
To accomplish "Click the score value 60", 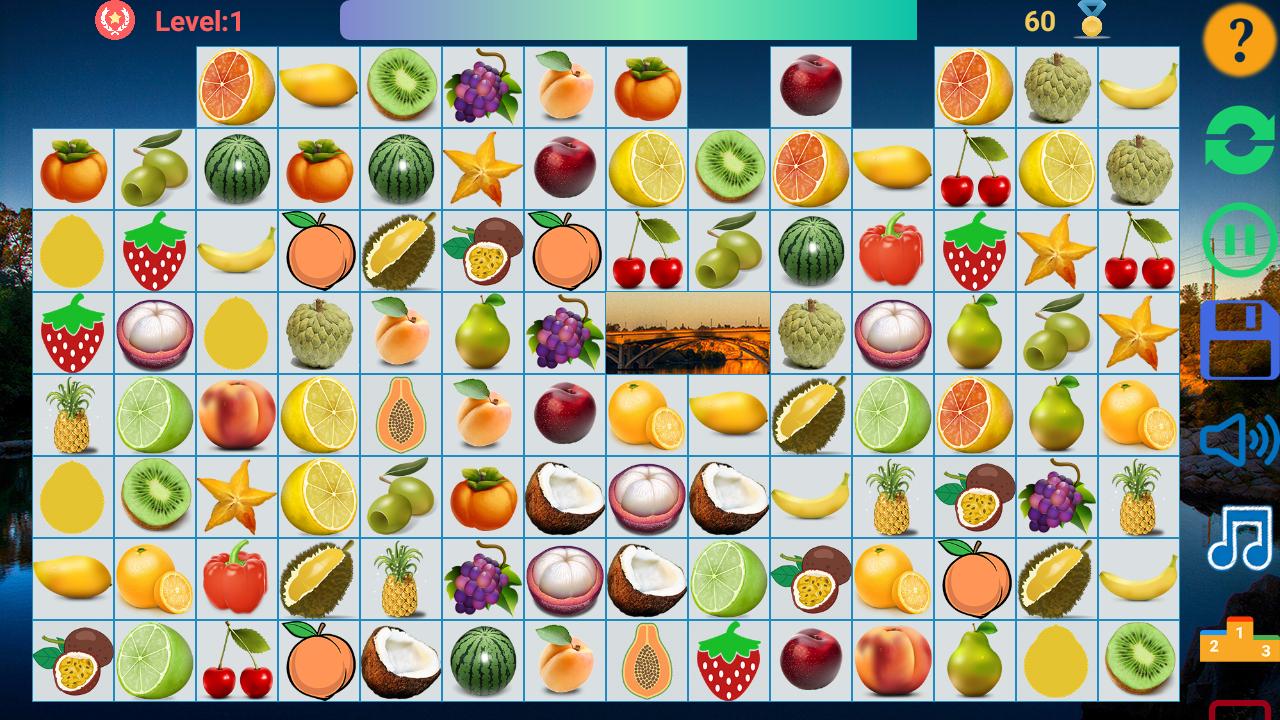I will tap(1038, 20).
